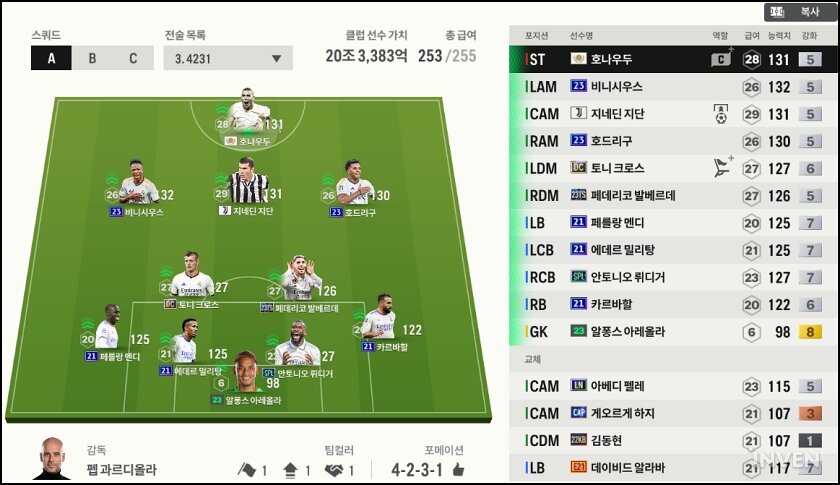Click the 호나우두 striker card on the pitch
This screenshot has width=840, height=485.
pyautogui.click(x=243, y=112)
